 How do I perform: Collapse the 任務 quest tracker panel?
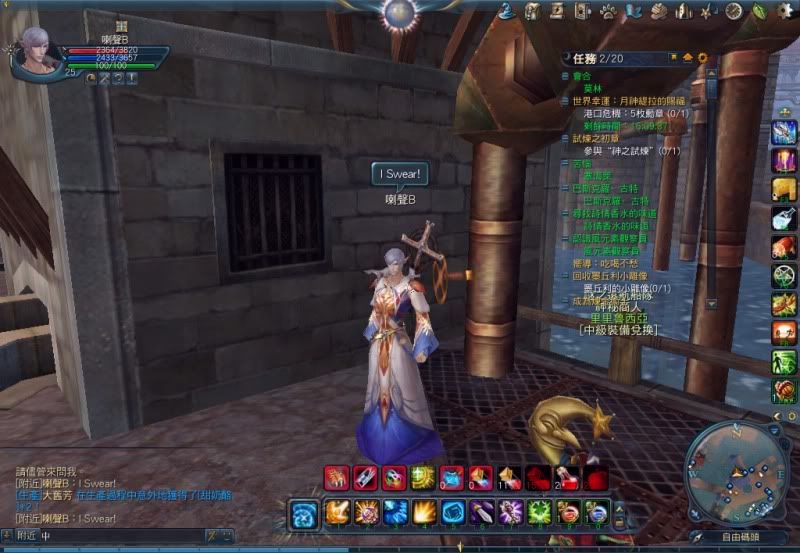[687, 57]
